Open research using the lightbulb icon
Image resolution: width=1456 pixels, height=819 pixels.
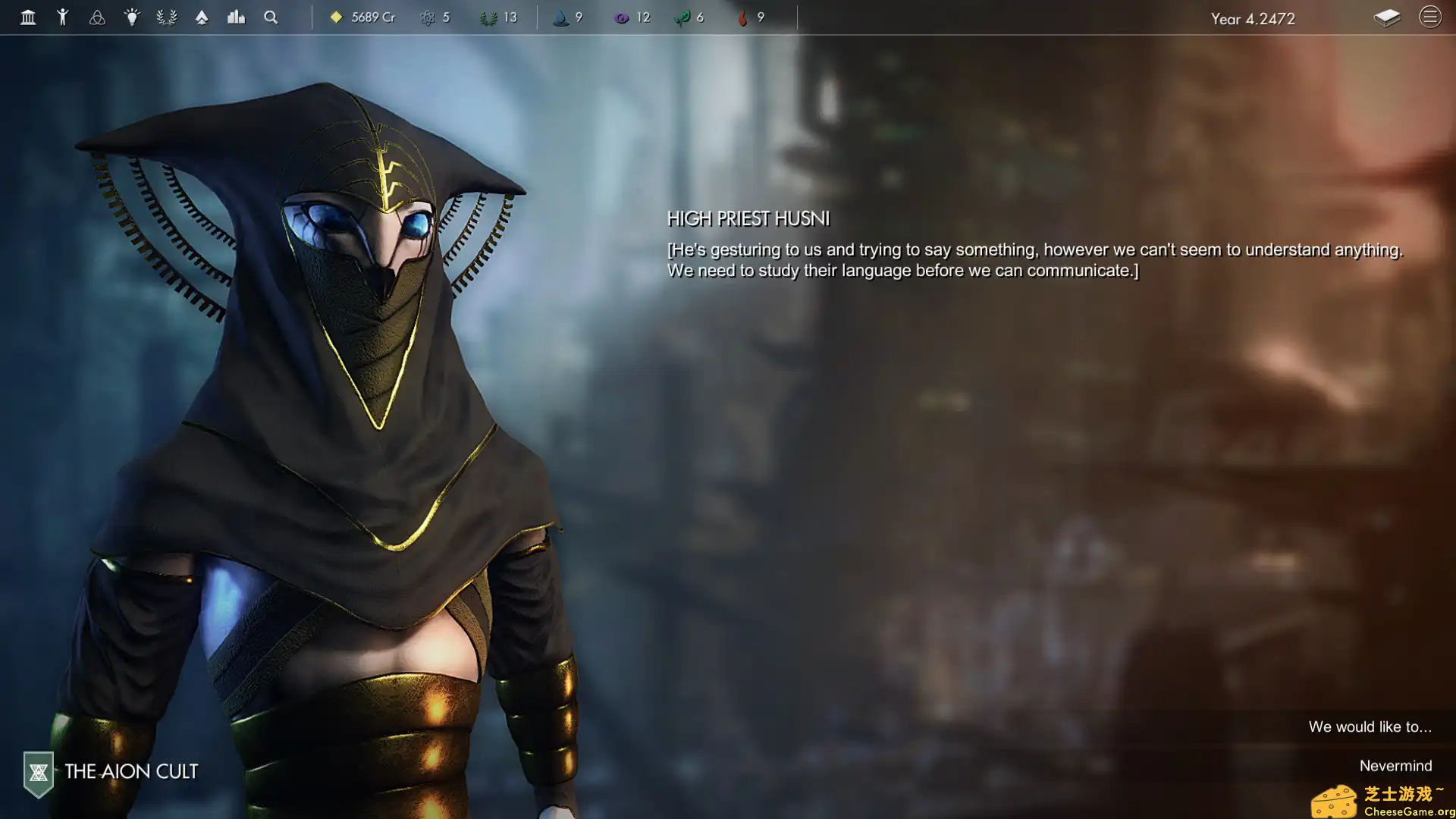132,17
